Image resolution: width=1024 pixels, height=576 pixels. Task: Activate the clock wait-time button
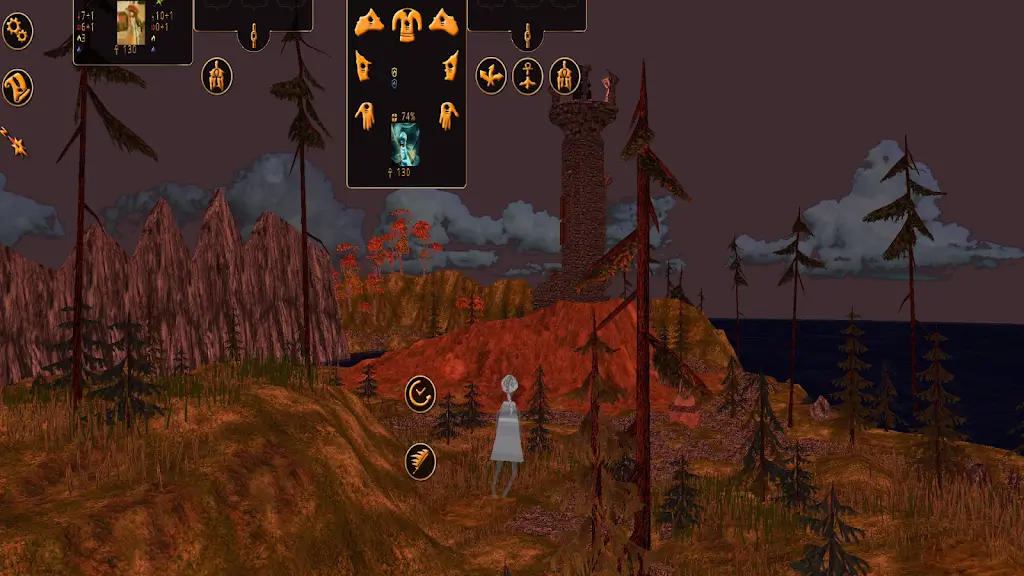click(x=421, y=393)
